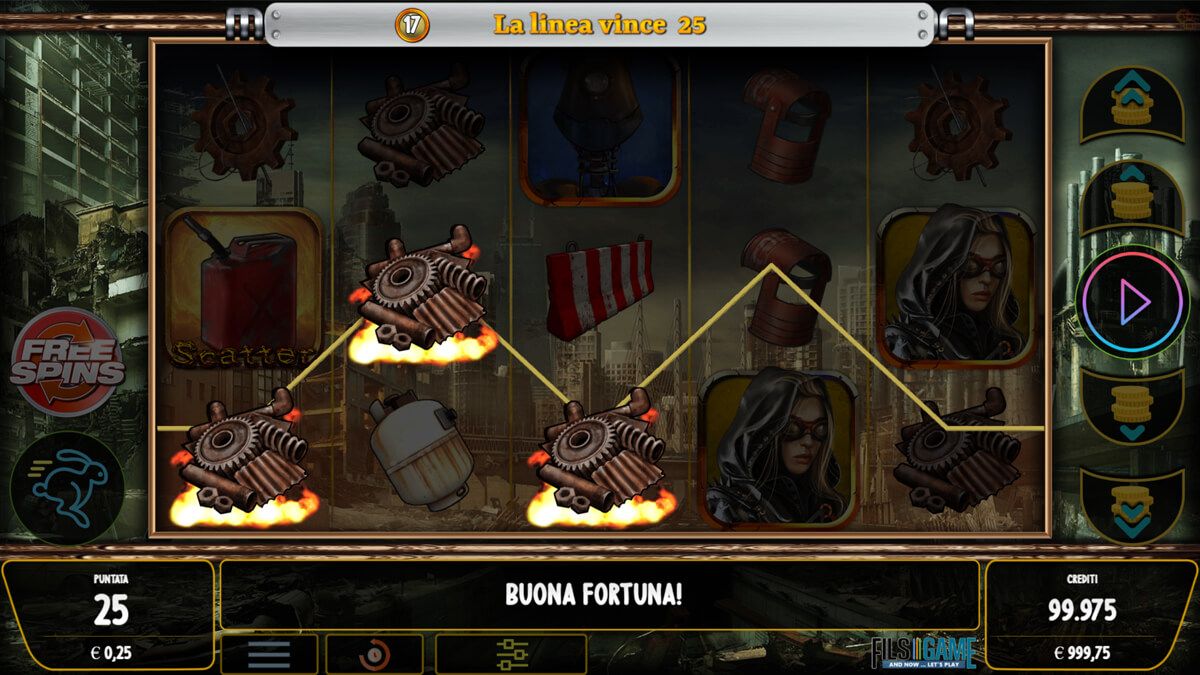This screenshot has height=675, width=1200.
Task: Spin the reels with the play button
Action: click(x=1132, y=301)
